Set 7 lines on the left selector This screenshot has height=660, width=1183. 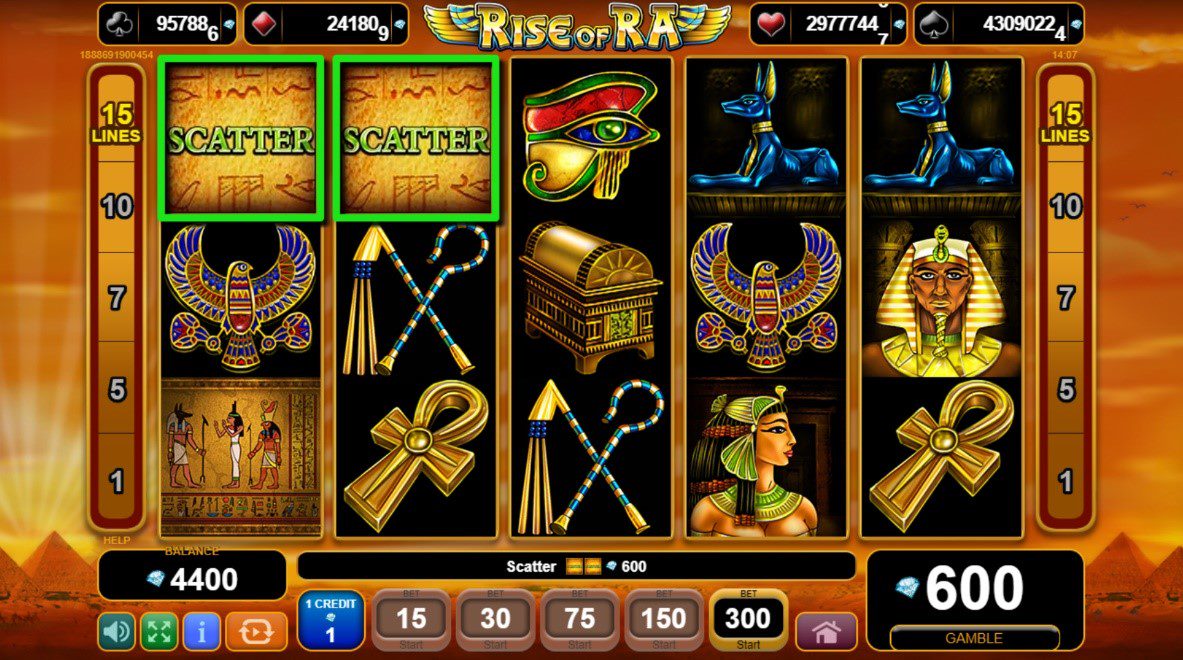coord(117,298)
